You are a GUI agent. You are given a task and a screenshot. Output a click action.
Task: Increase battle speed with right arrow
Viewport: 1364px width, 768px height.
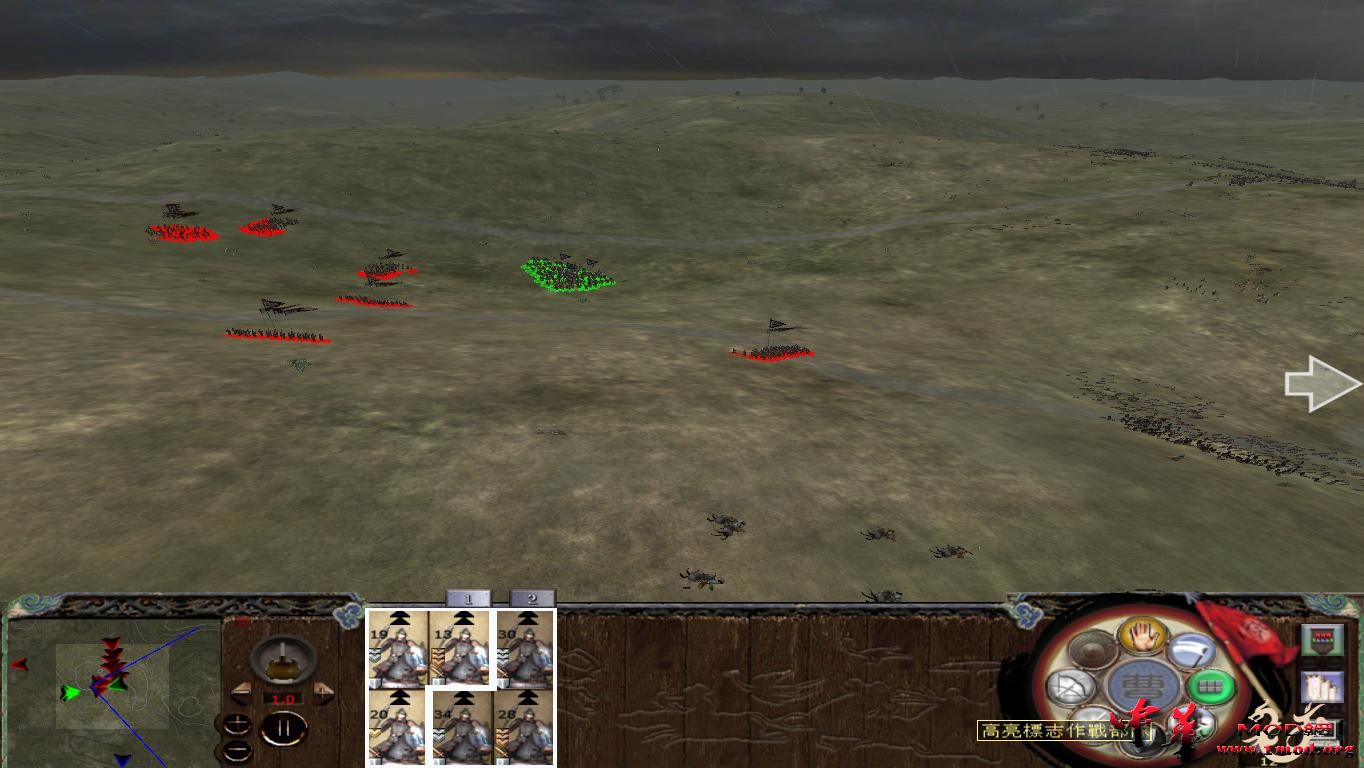(322, 693)
